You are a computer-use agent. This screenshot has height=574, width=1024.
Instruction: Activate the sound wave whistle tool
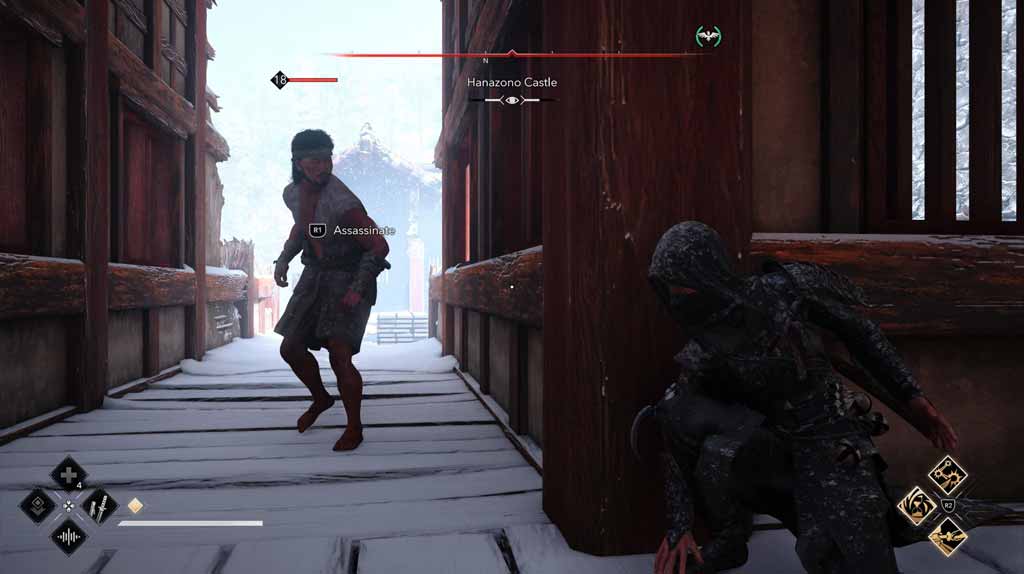point(68,537)
